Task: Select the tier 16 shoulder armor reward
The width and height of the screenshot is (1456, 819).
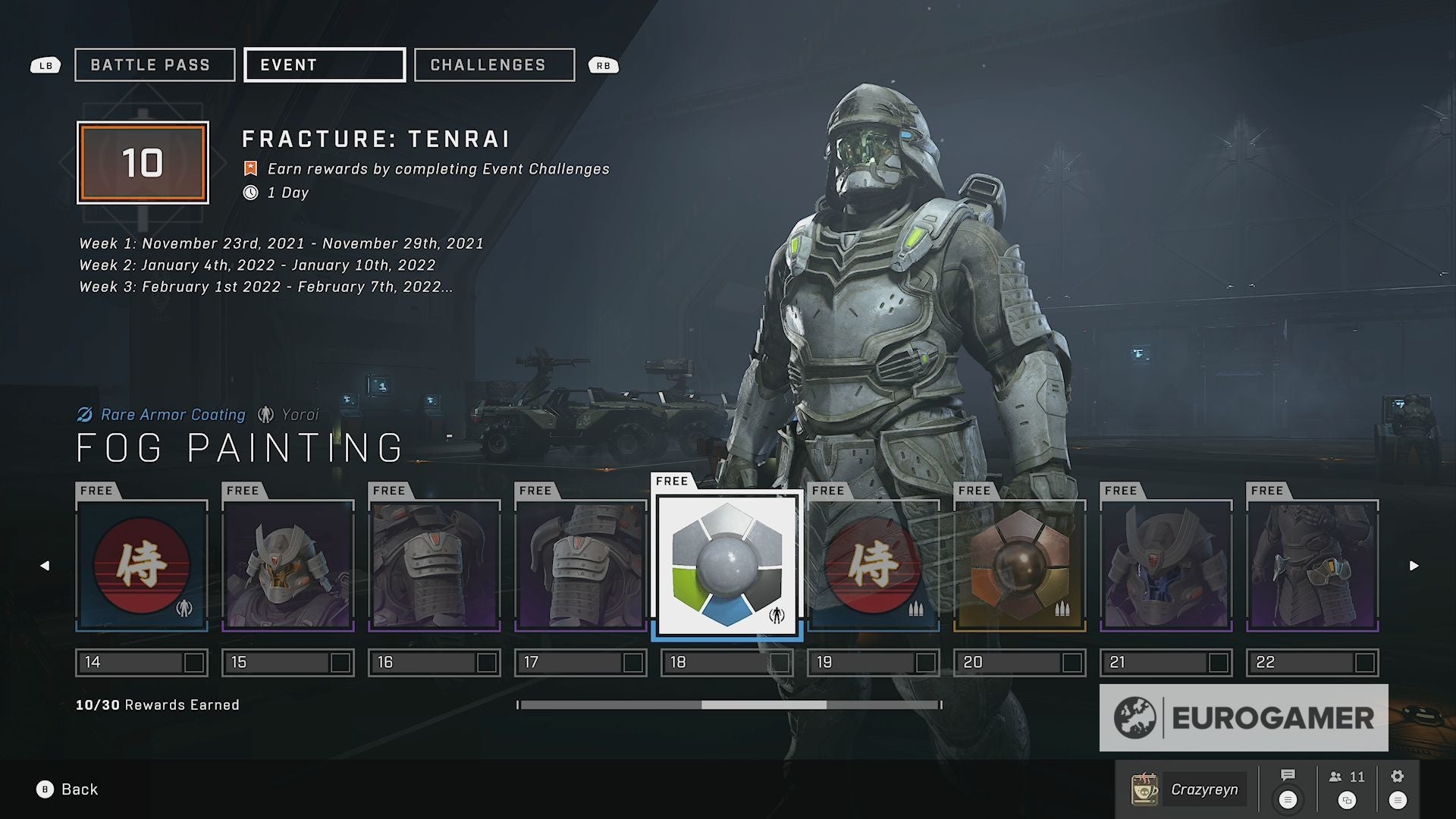Action: tap(435, 565)
